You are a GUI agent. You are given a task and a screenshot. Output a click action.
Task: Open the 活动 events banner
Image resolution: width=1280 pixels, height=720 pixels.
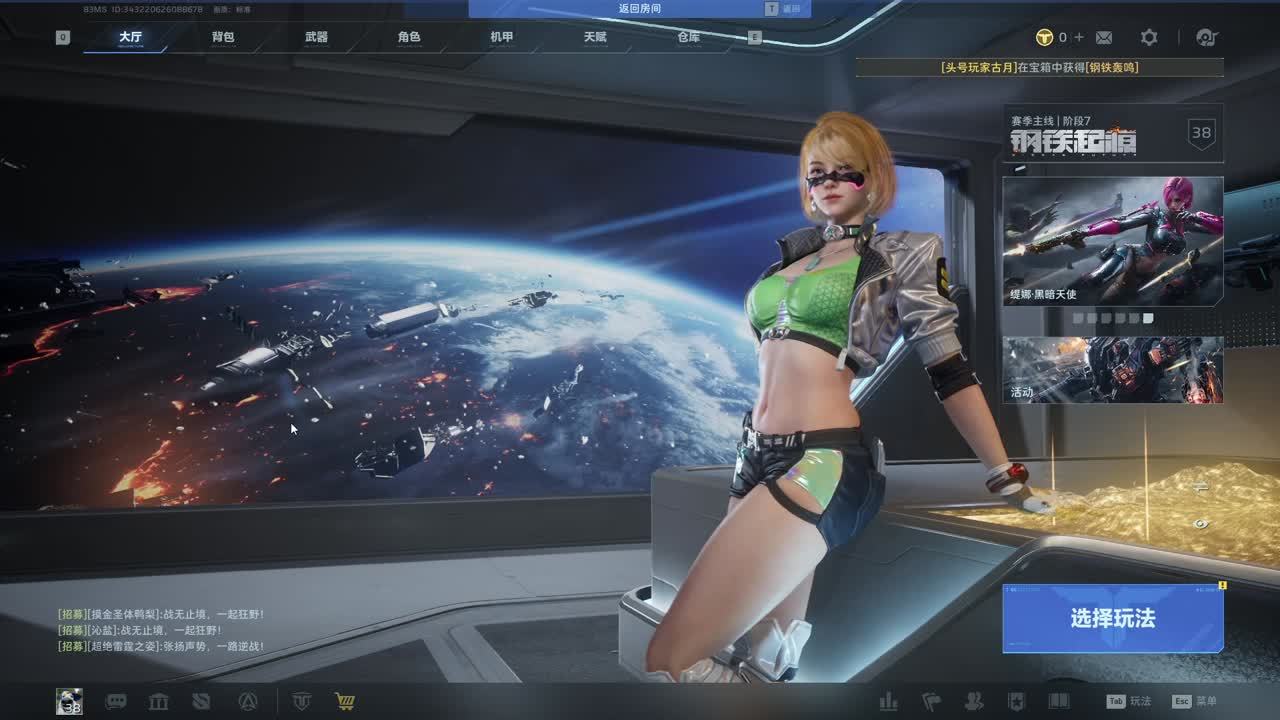pos(1112,369)
